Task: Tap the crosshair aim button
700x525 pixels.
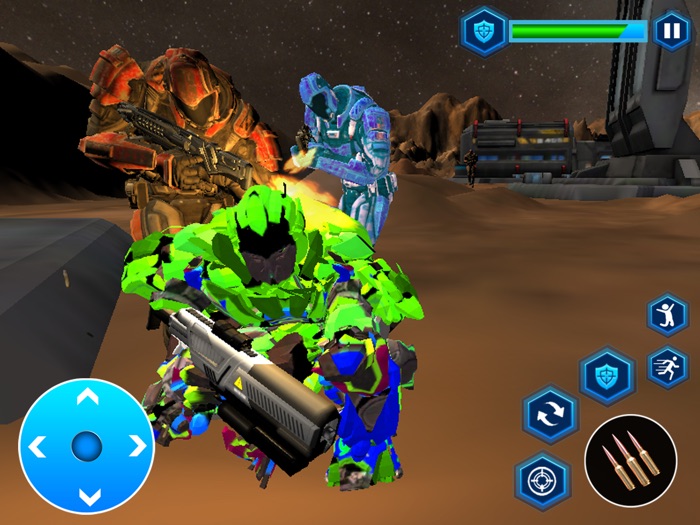Action: pos(542,481)
